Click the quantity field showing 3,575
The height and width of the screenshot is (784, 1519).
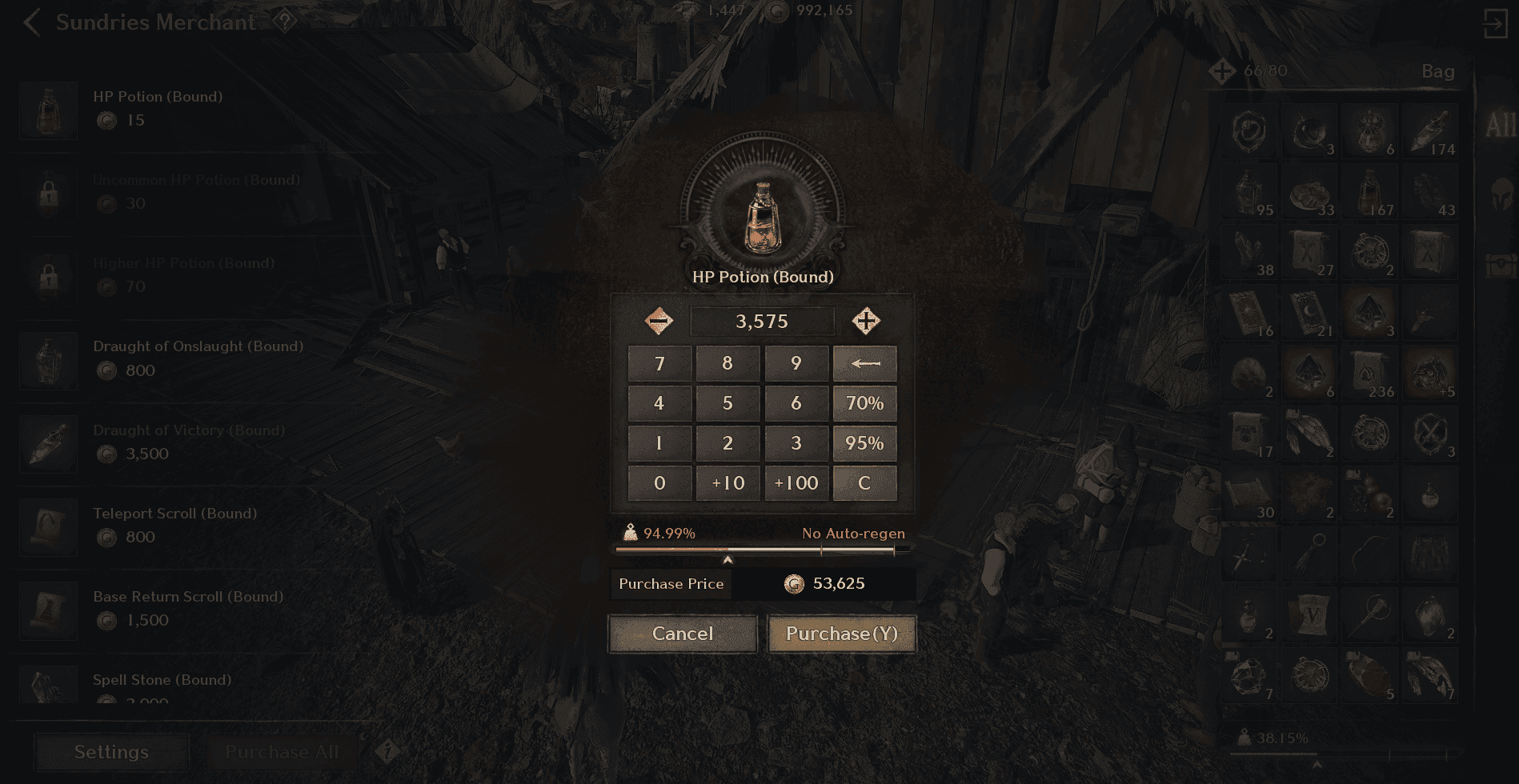(x=762, y=321)
